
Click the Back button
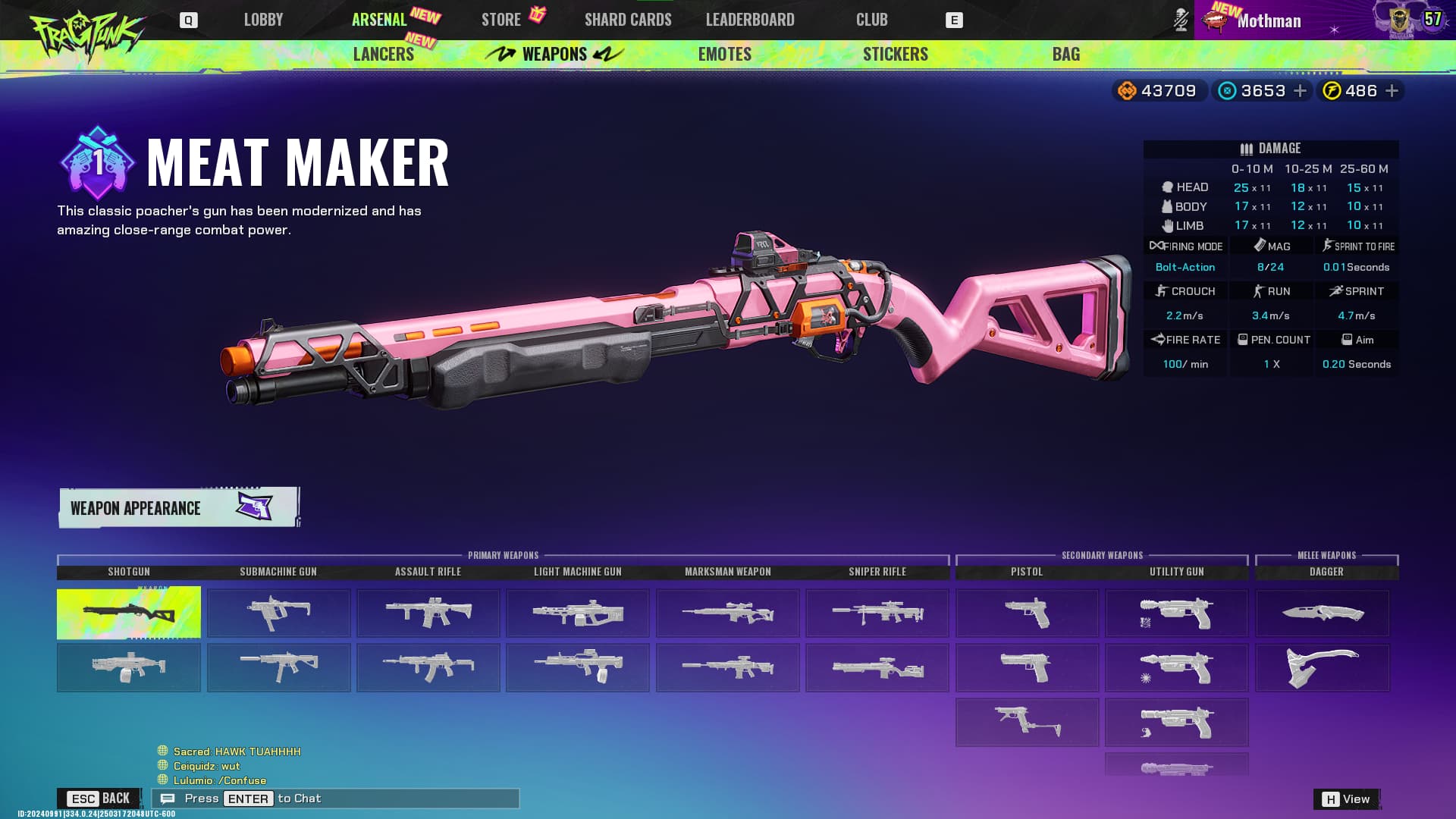coord(99,799)
